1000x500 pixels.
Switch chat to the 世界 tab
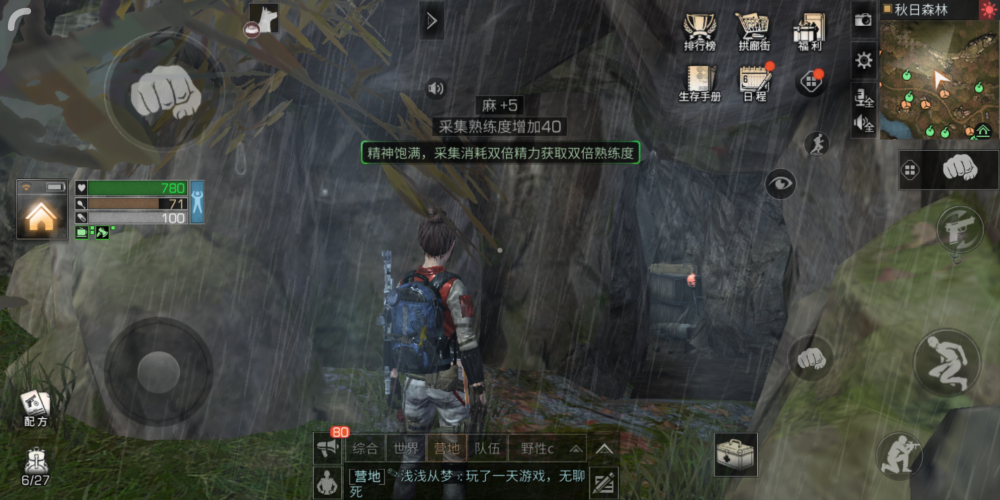[405, 448]
